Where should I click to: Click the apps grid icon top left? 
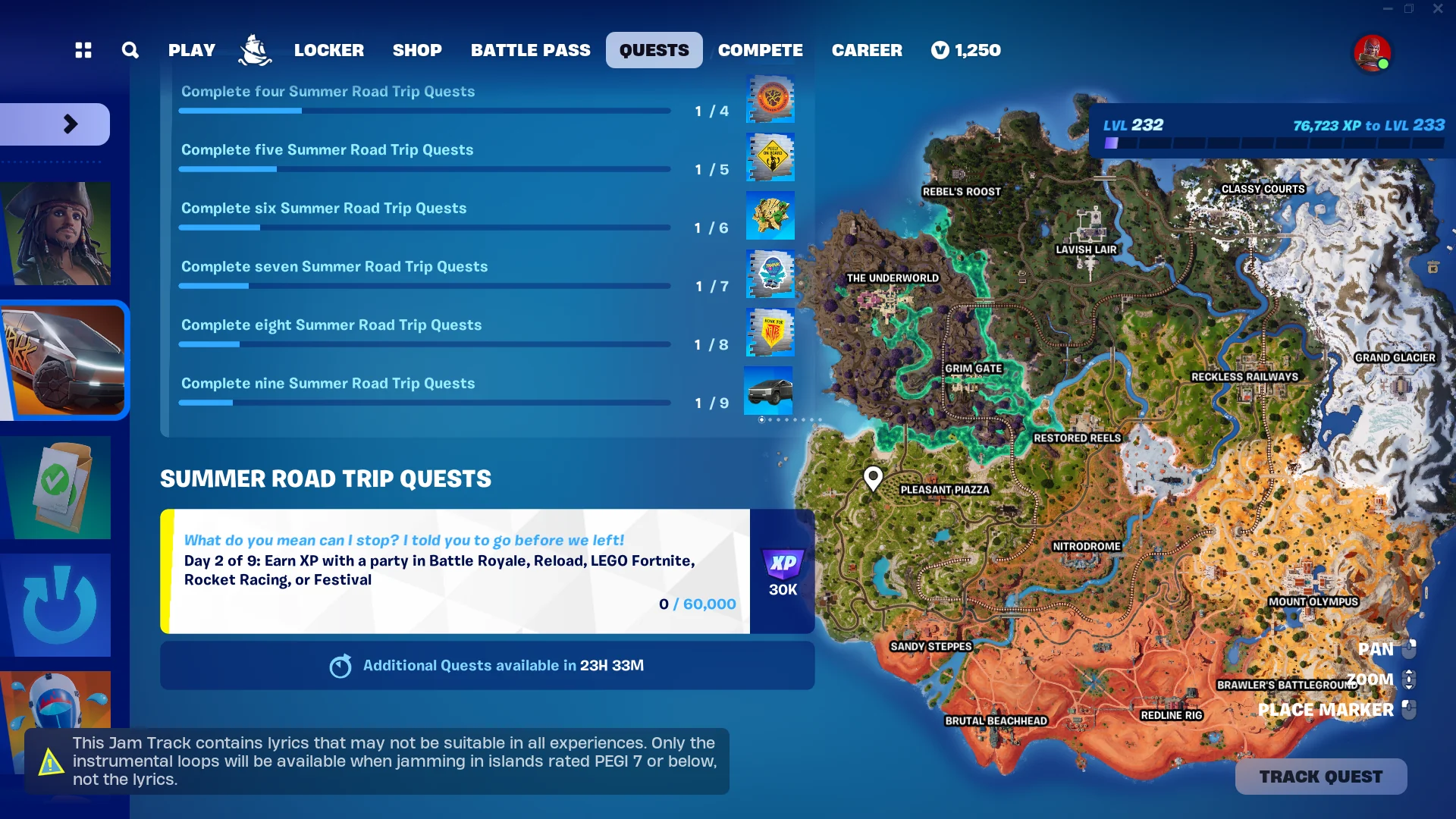click(83, 50)
